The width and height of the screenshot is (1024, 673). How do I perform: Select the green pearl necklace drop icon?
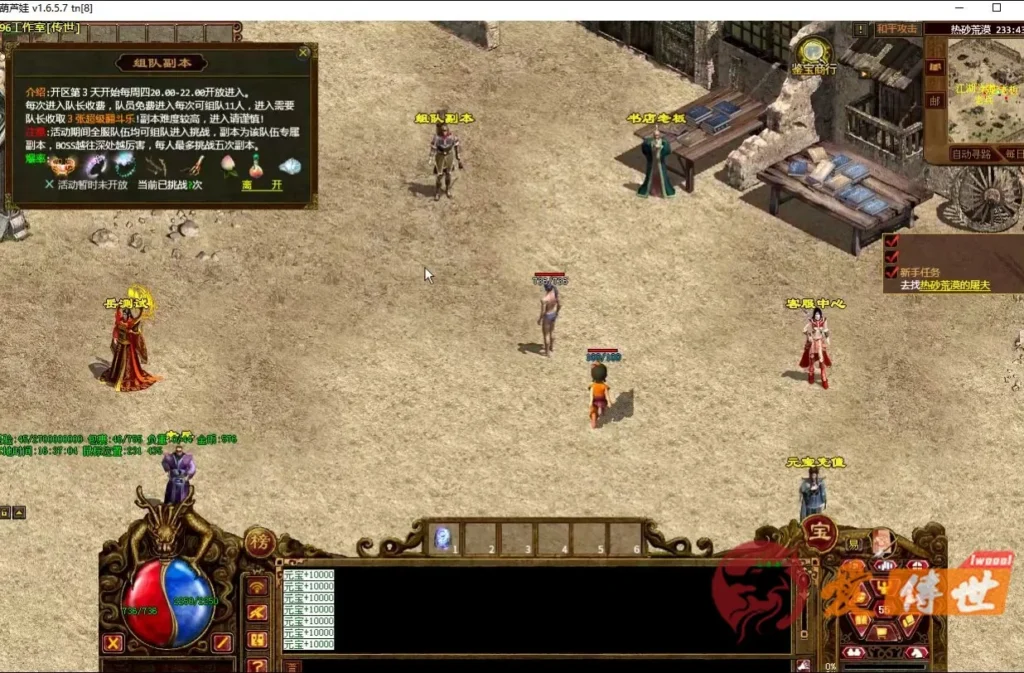[x=124, y=165]
